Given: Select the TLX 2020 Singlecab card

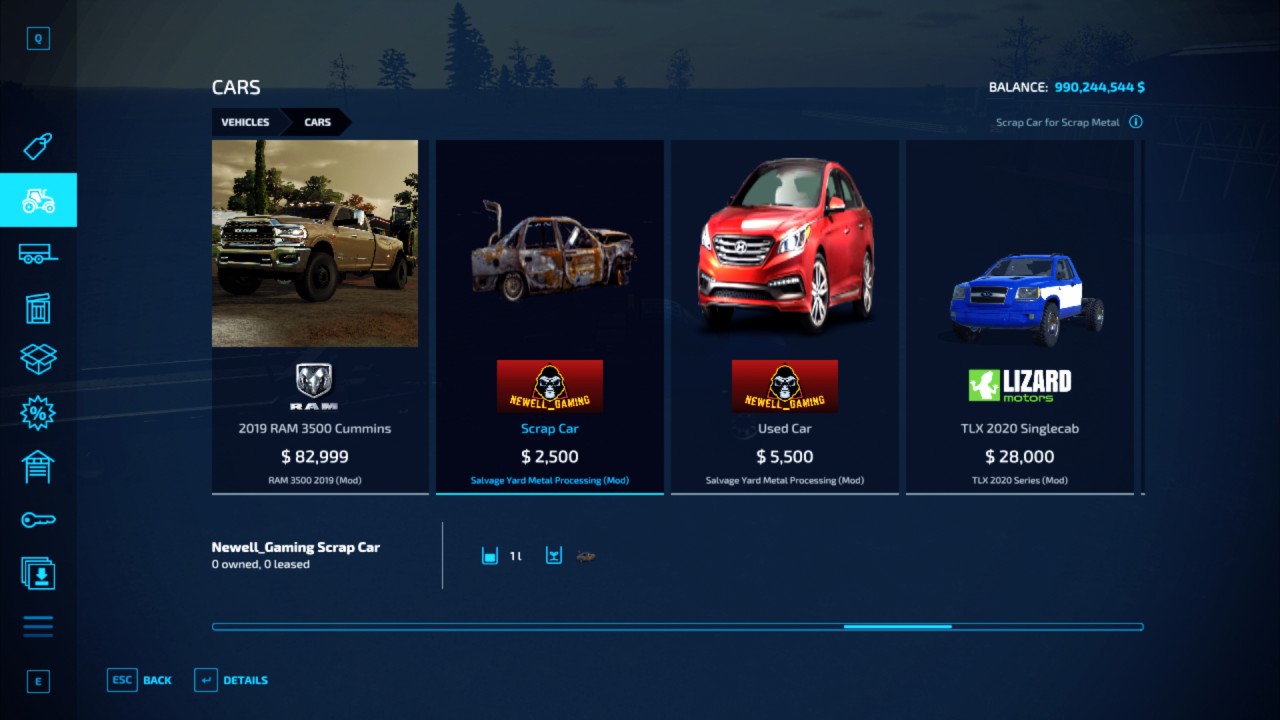Looking at the screenshot, I should point(1019,315).
